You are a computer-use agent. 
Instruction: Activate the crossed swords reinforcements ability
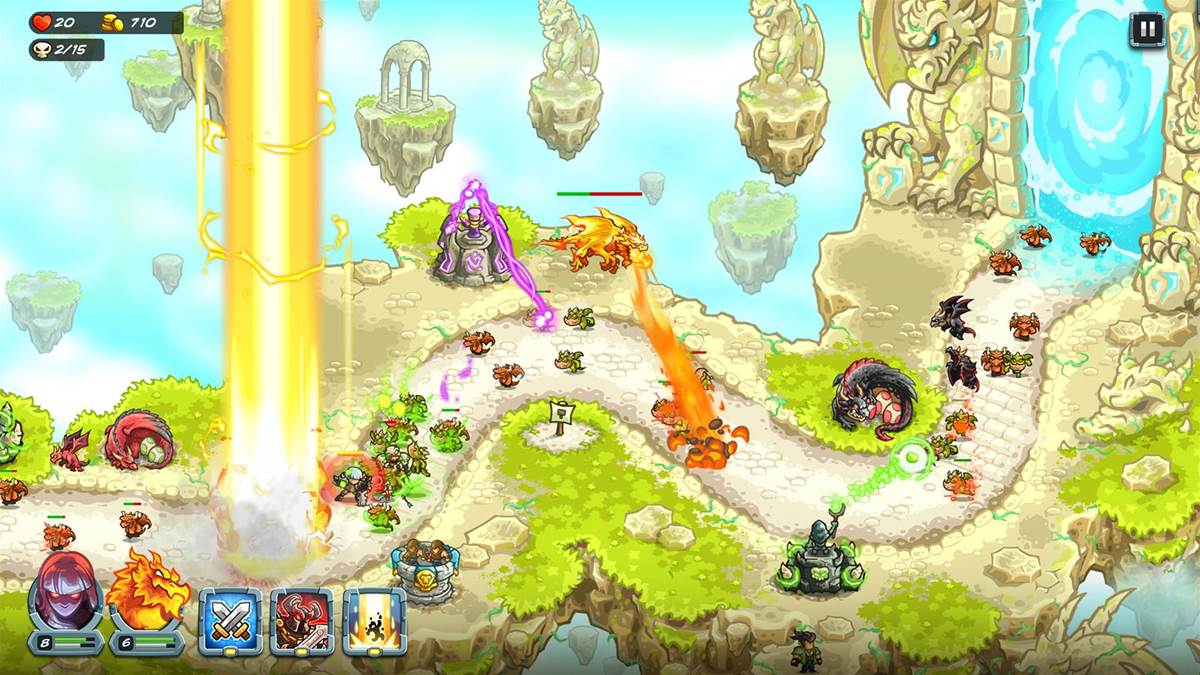coord(230,620)
